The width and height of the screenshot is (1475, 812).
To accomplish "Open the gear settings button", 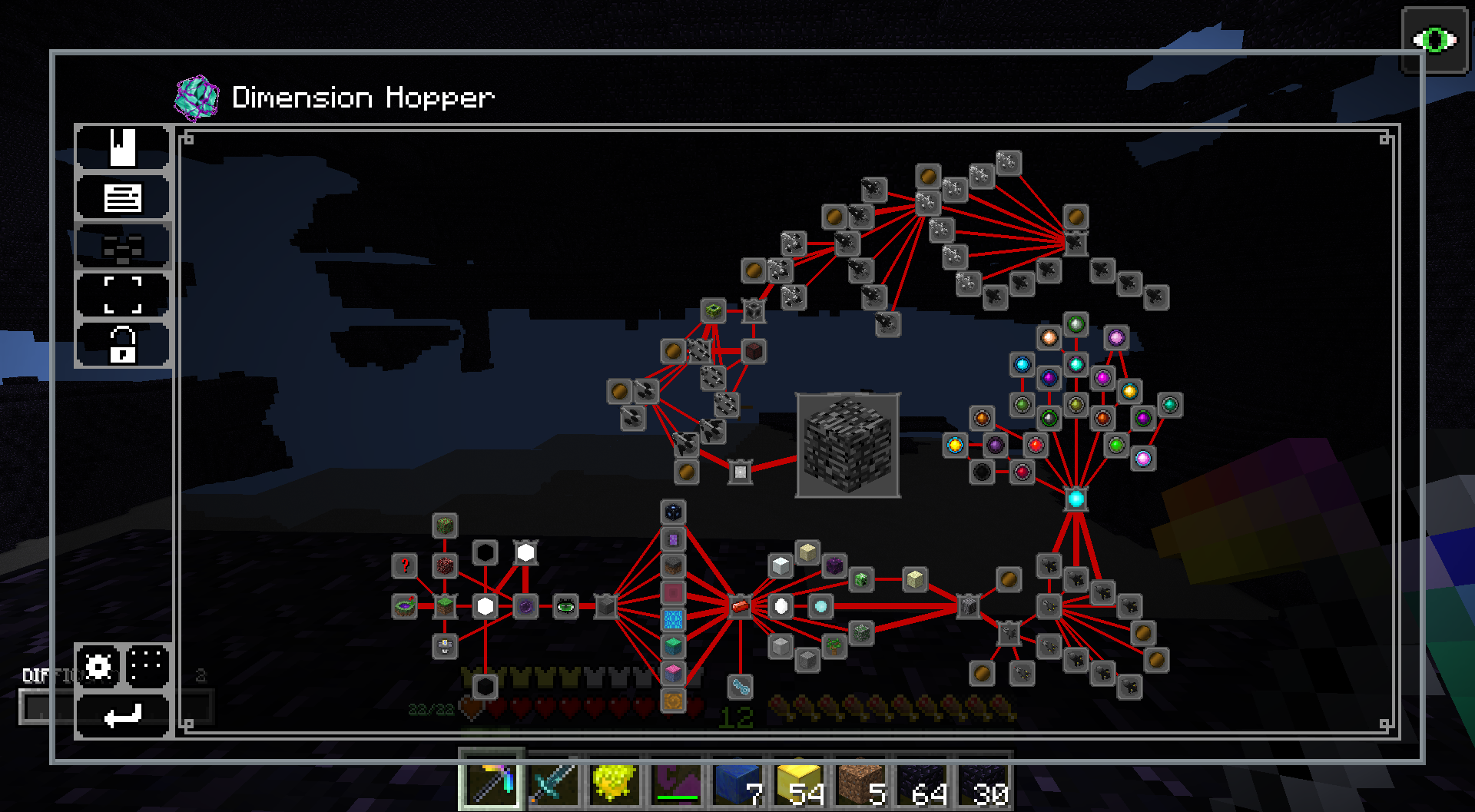I will click(98, 666).
